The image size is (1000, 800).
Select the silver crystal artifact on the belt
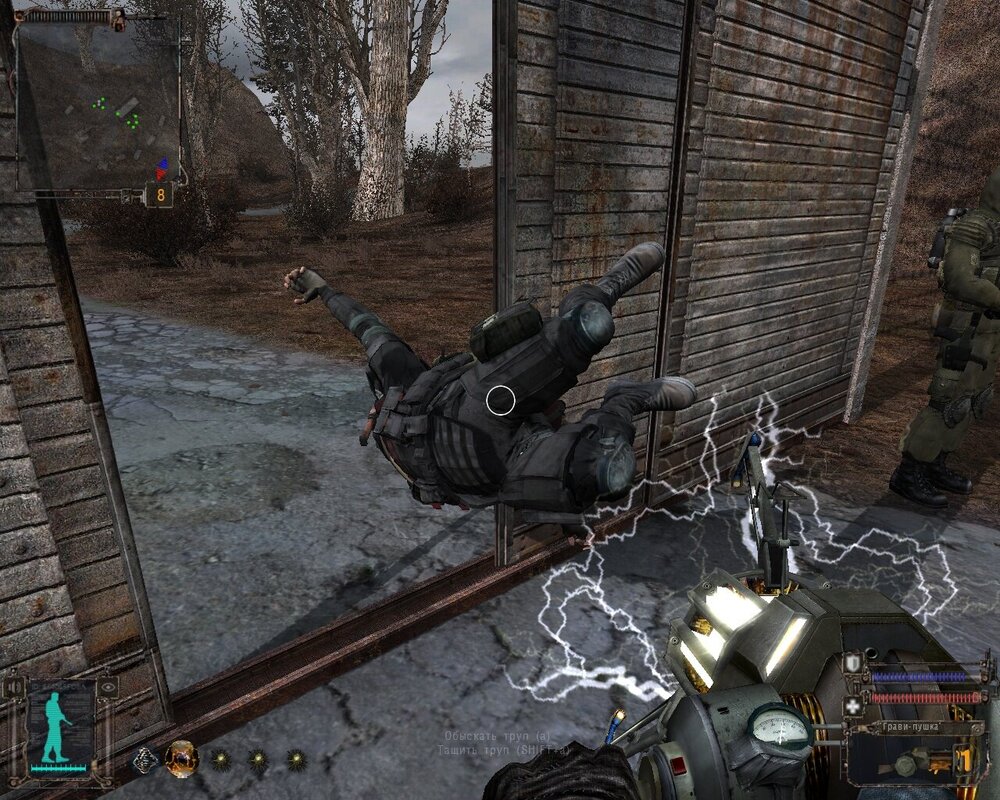[145, 760]
